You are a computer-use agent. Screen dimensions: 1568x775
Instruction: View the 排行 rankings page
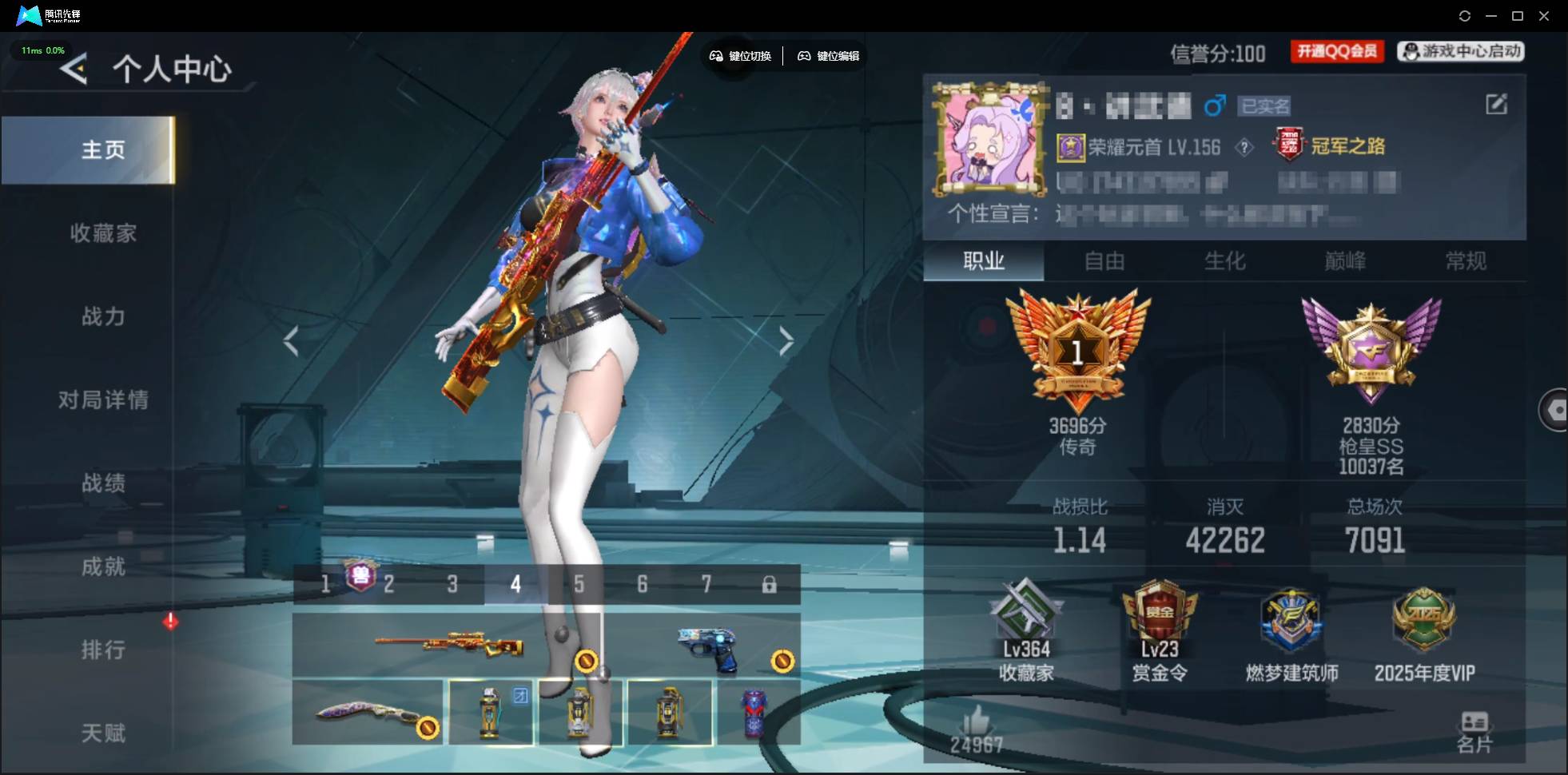pos(103,650)
